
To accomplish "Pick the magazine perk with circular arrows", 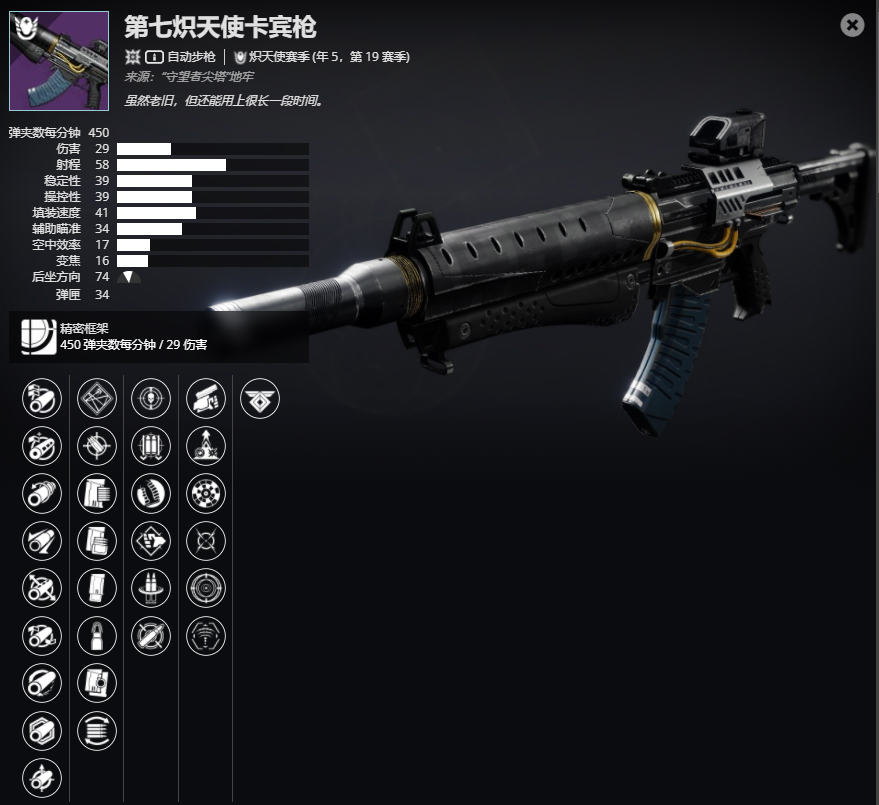I will click(97, 731).
